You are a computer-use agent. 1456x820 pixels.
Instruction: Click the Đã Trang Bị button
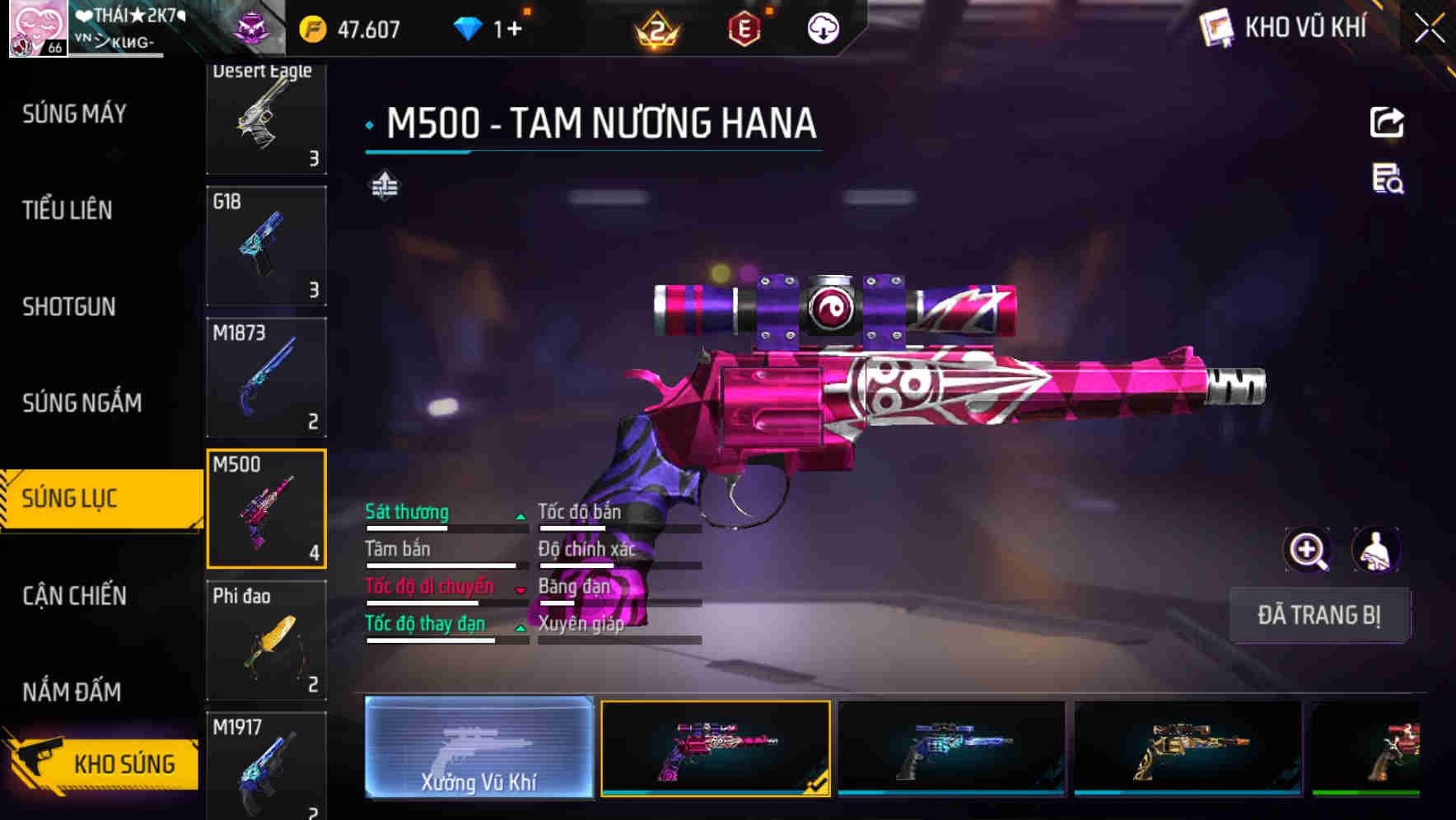pyautogui.click(x=1318, y=615)
